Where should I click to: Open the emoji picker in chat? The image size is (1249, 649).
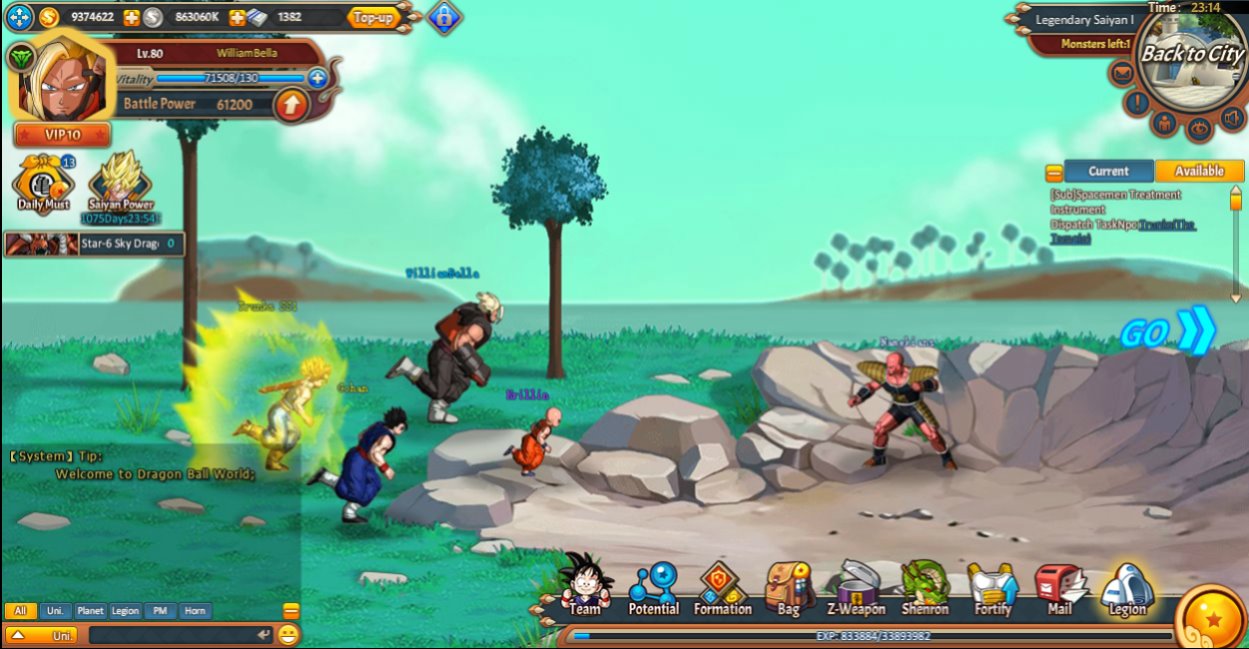[289, 634]
